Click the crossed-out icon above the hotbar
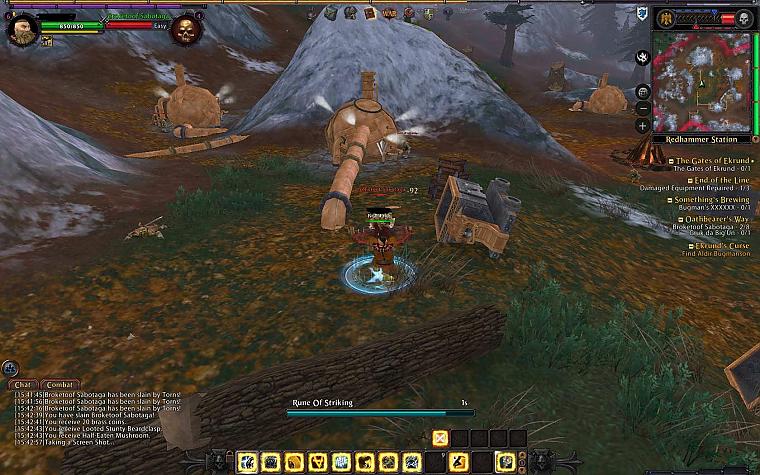 [440, 437]
